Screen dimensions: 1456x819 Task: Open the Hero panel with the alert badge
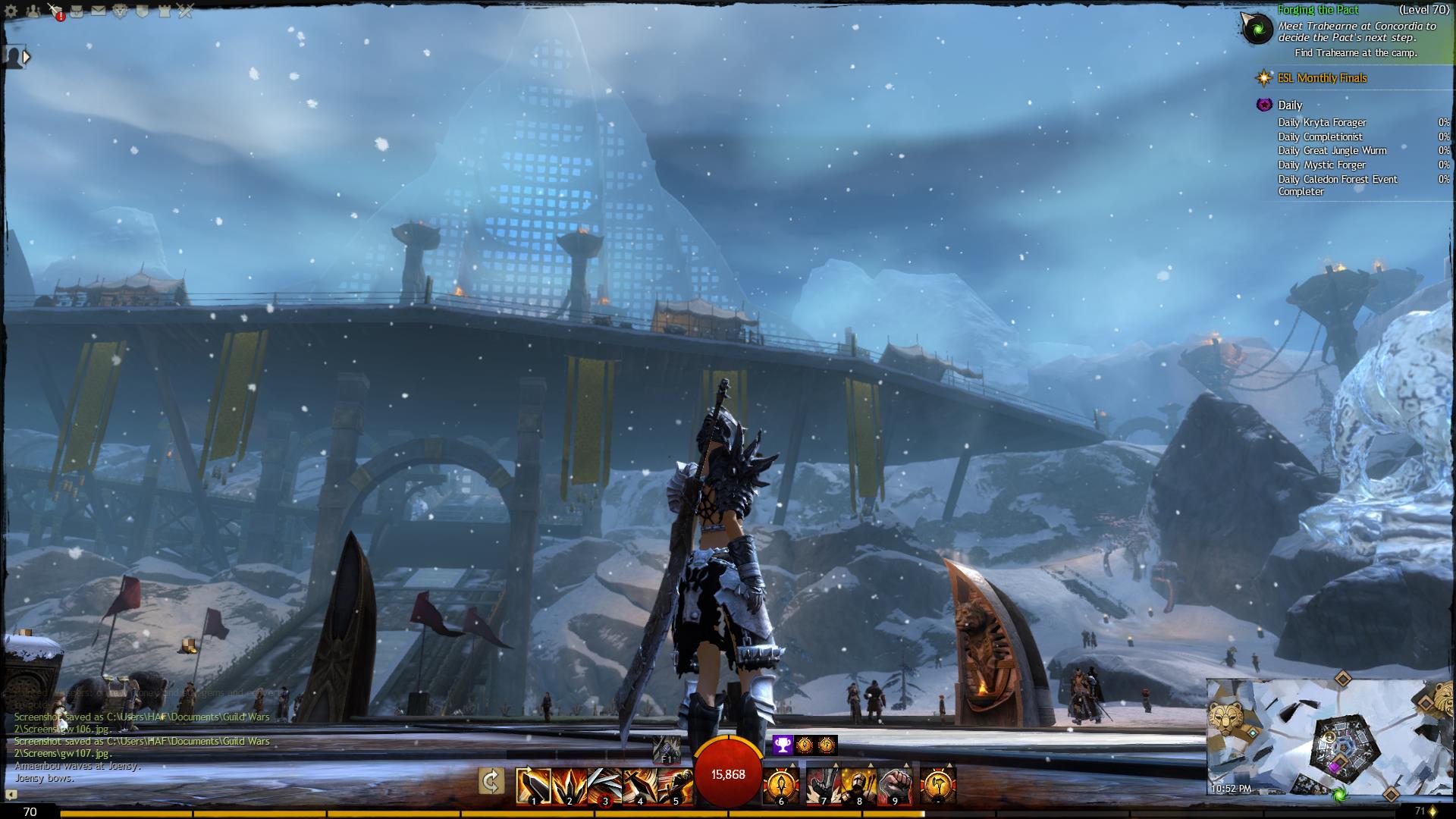(55, 11)
